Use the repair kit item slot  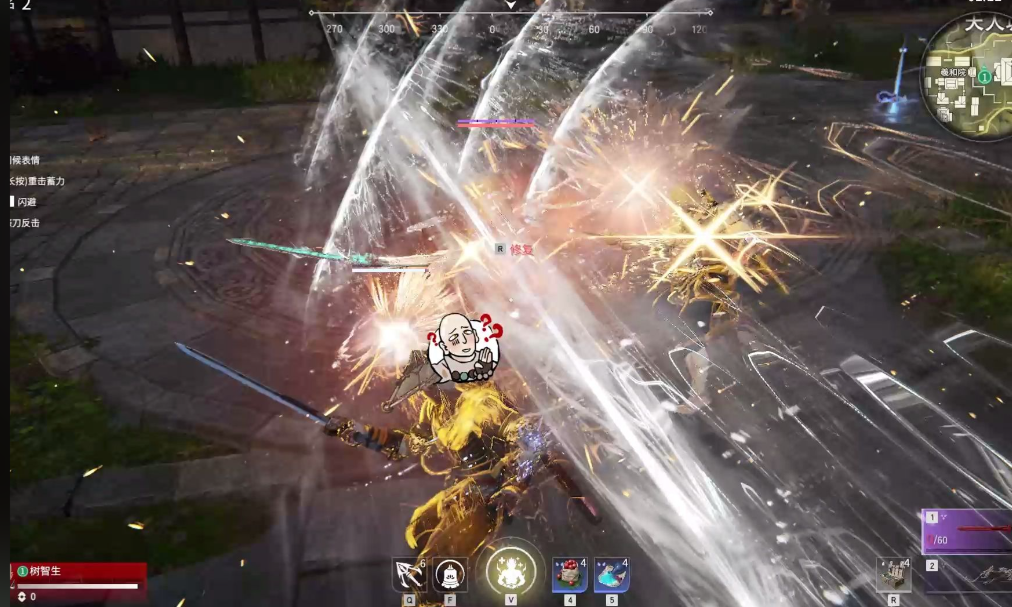pyautogui.click(x=893, y=574)
